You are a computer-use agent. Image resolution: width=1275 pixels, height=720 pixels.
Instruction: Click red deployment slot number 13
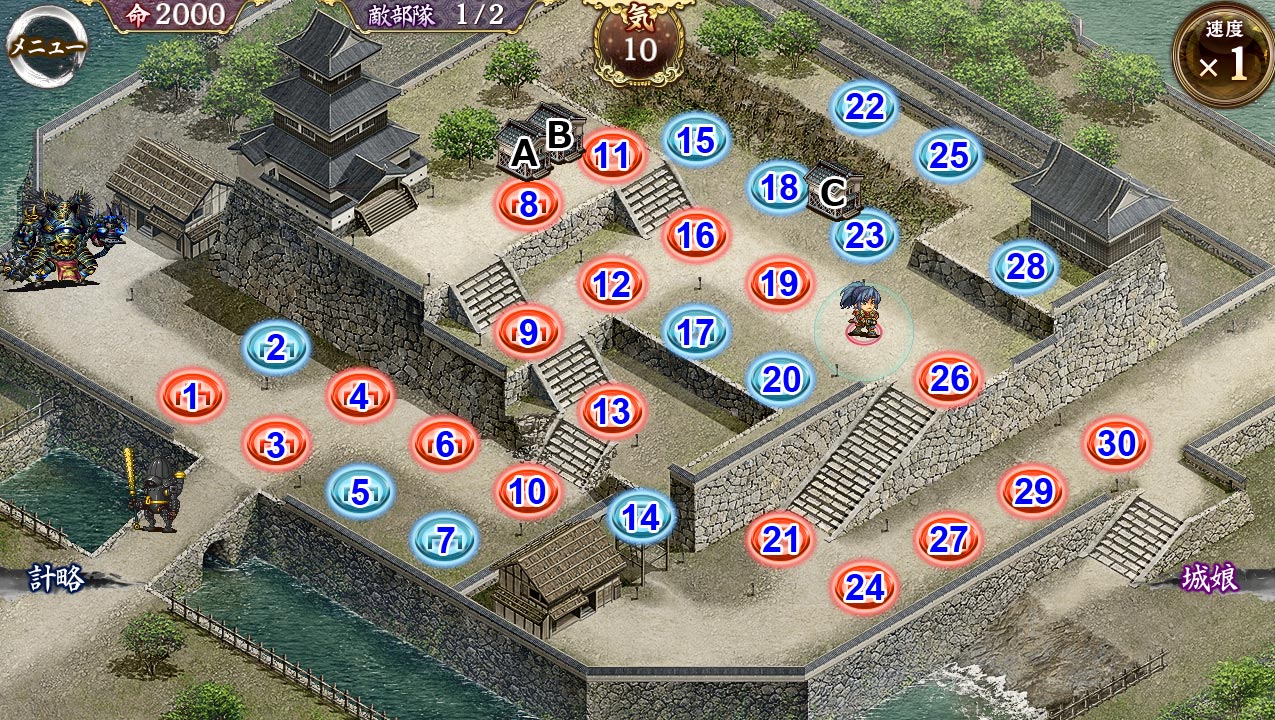point(612,411)
